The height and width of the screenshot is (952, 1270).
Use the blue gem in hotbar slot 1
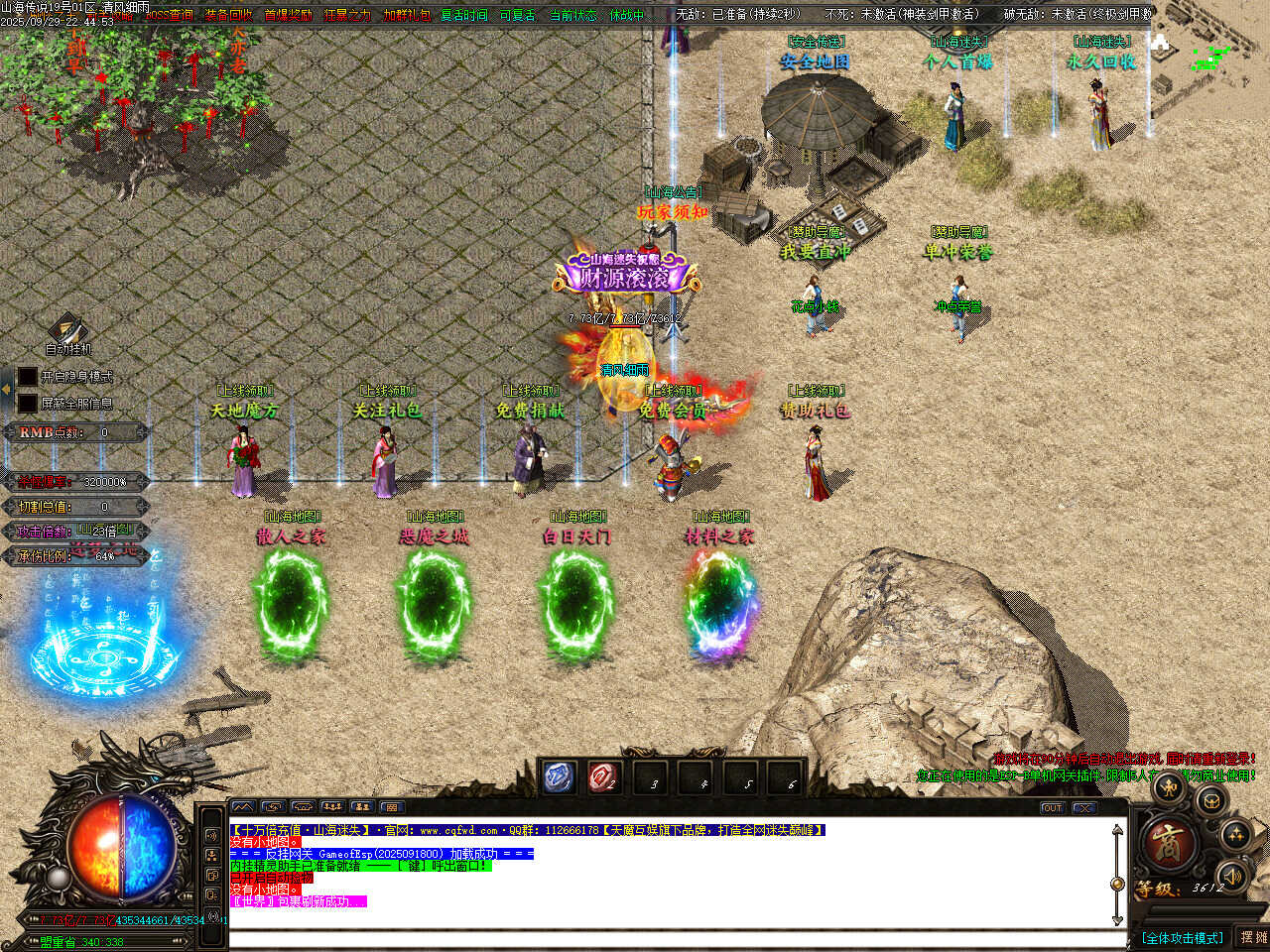(x=560, y=777)
